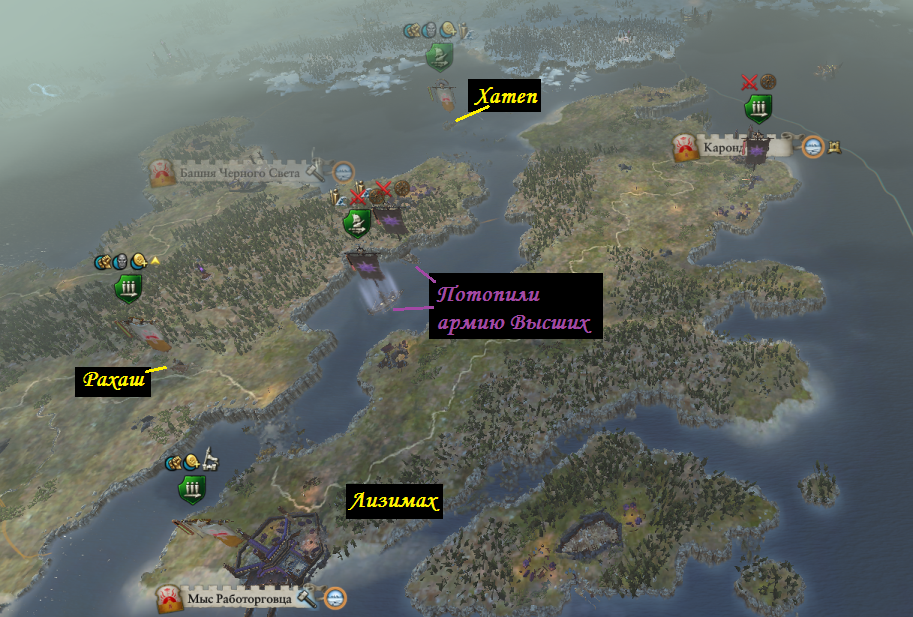Click the hammer icon beside Башня Черного Света

(316, 172)
